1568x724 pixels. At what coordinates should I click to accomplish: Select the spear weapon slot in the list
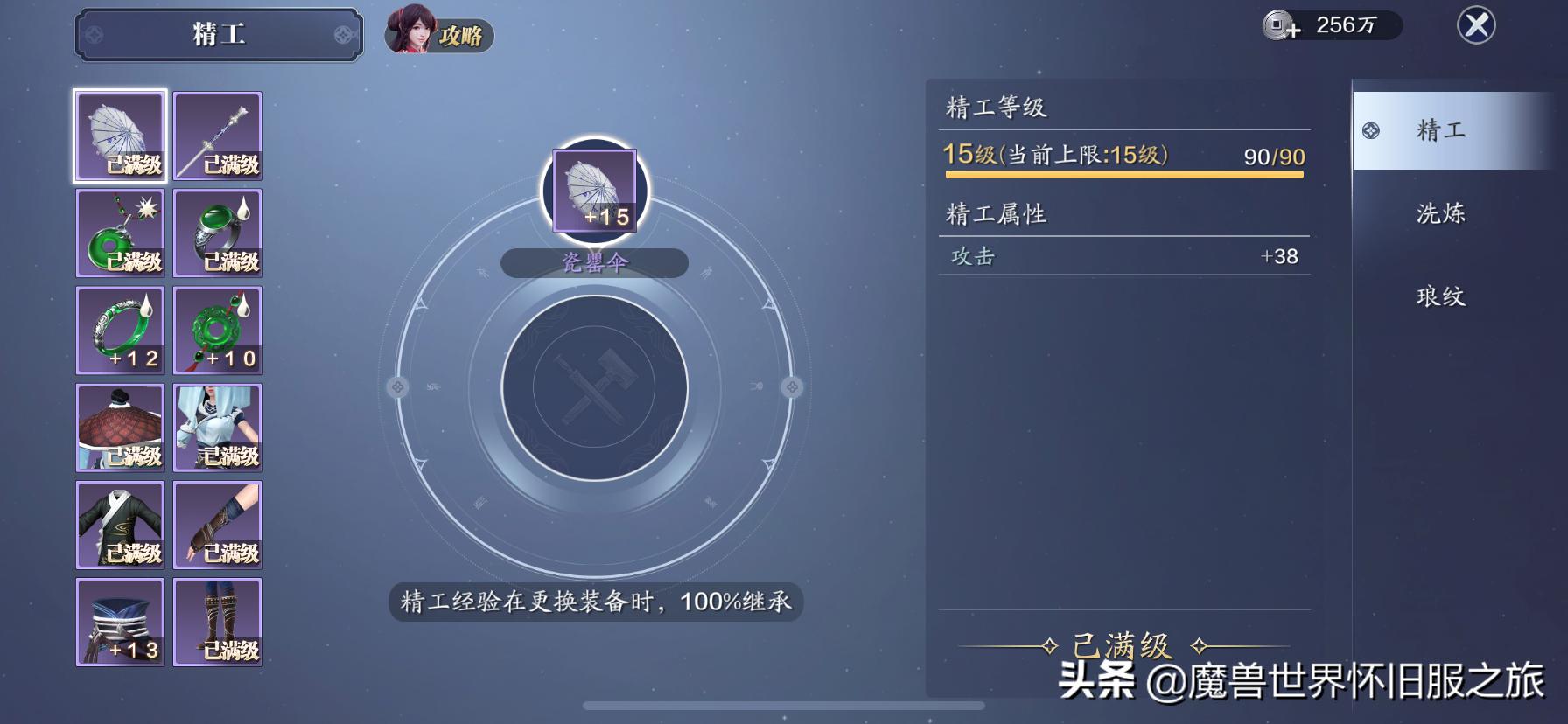[x=218, y=136]
